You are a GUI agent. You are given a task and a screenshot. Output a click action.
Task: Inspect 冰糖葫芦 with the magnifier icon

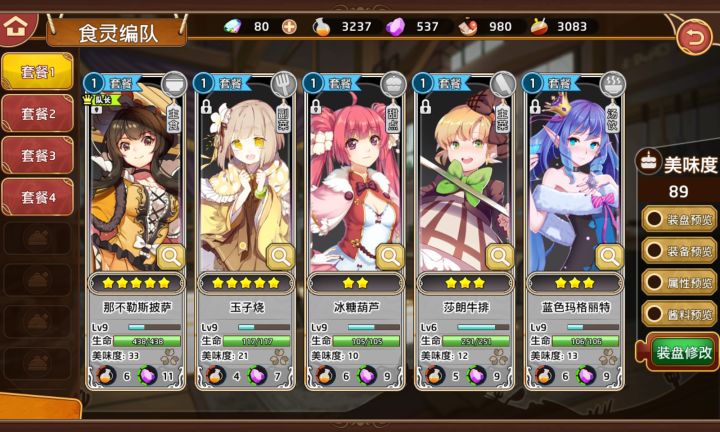point(391,257)
